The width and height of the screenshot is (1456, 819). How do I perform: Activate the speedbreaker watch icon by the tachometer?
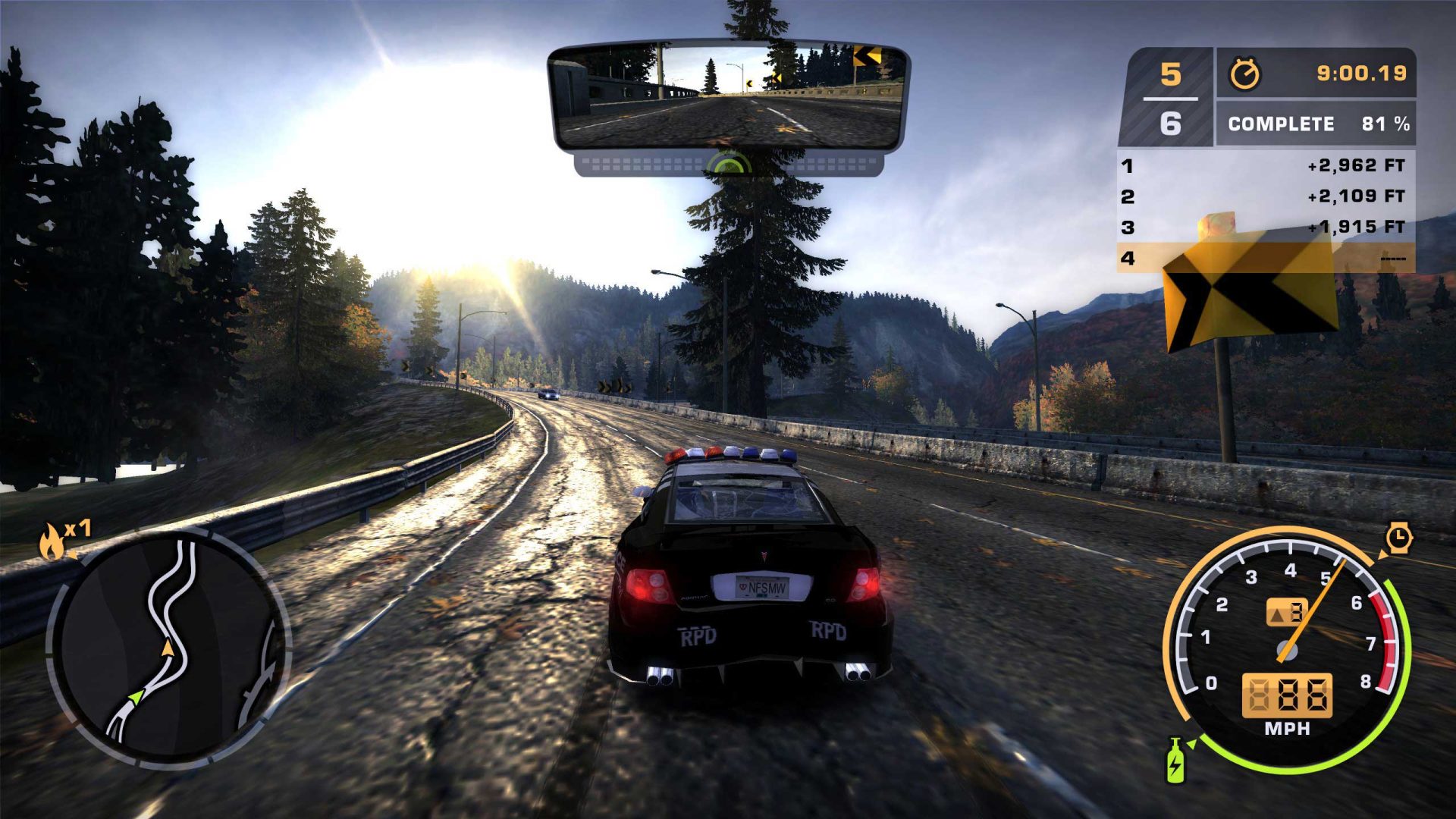[1398, 538]
